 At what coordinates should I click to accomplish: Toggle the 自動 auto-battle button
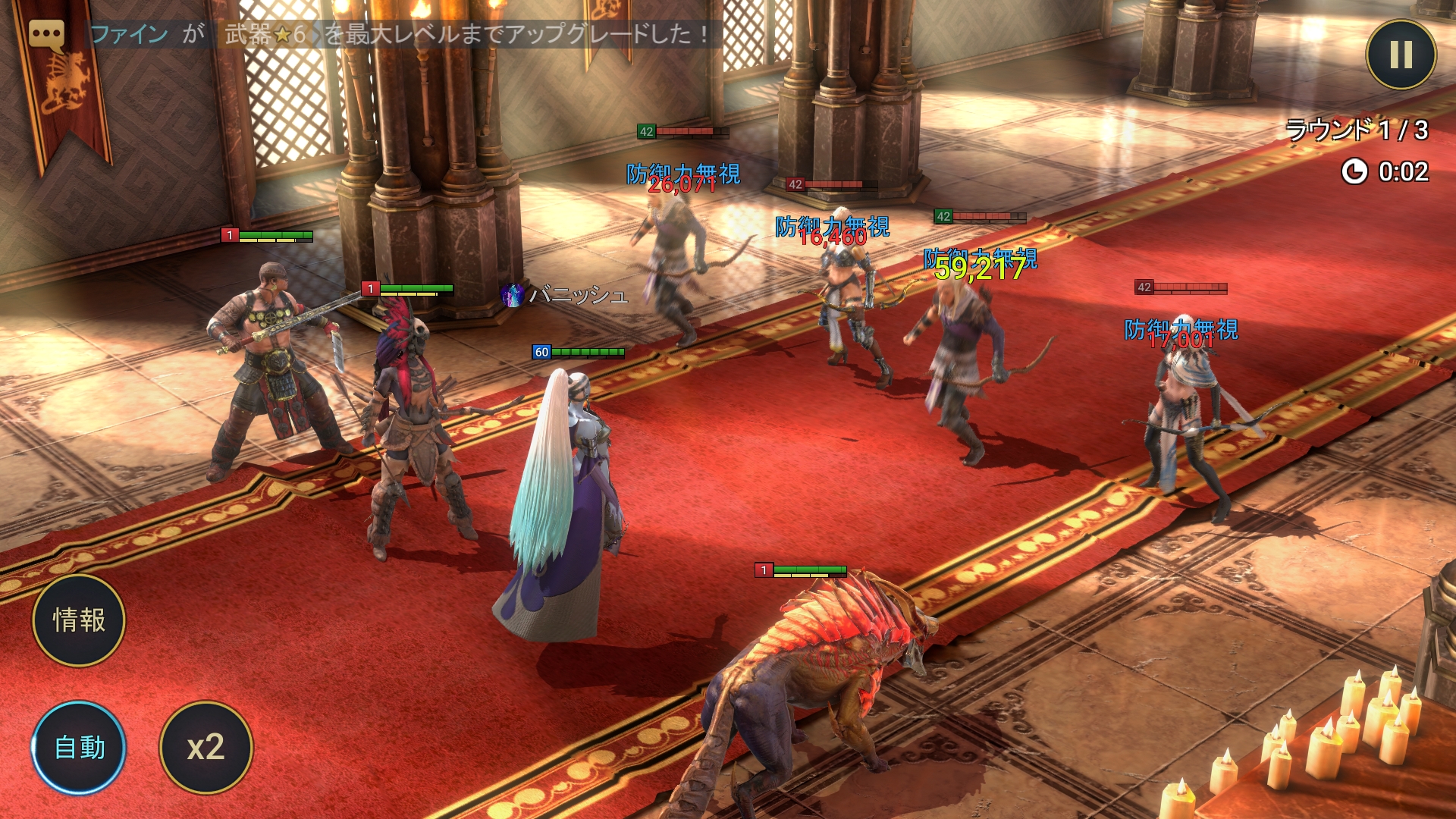coord(79,748)
